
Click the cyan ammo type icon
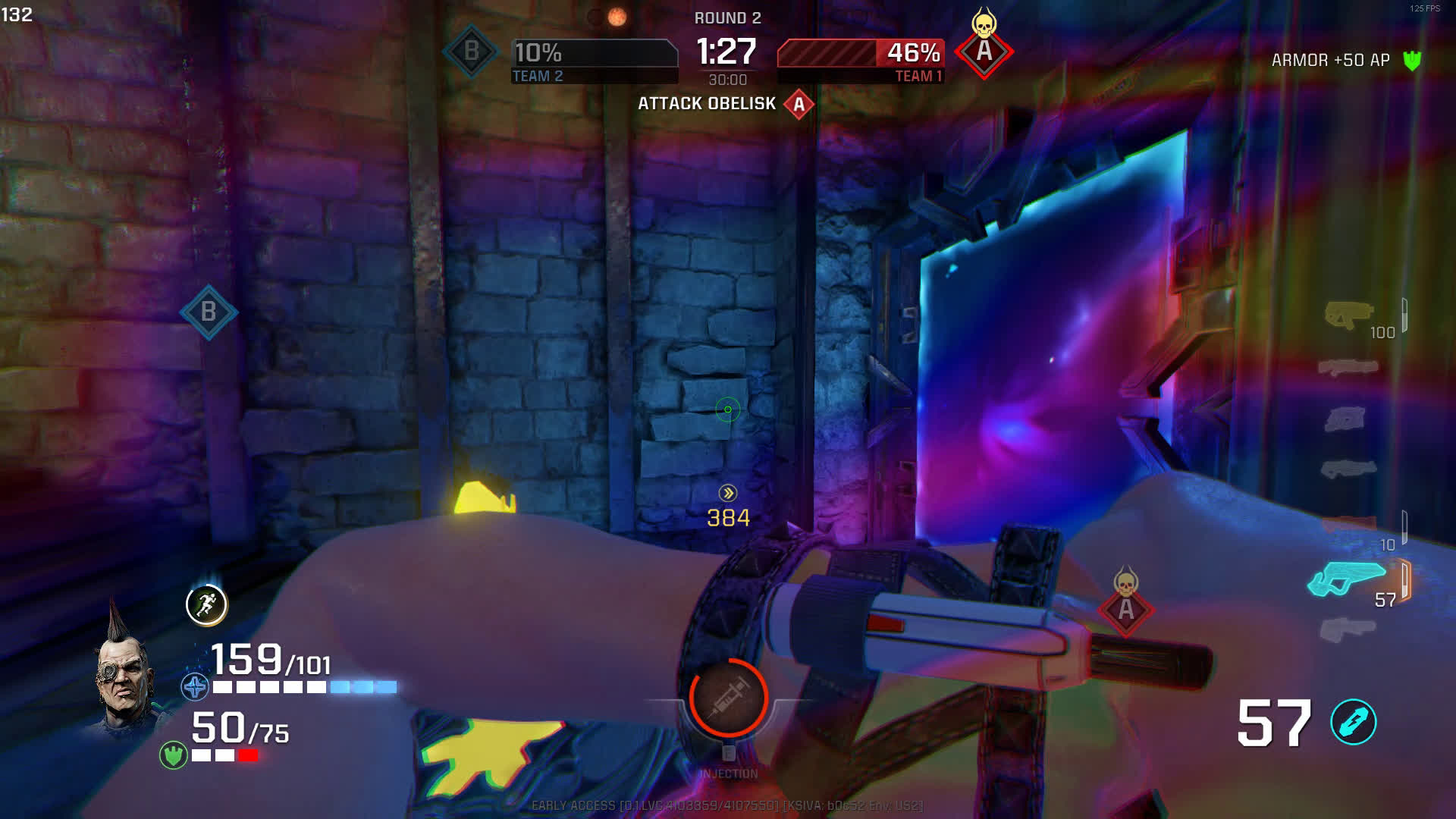1354,722
